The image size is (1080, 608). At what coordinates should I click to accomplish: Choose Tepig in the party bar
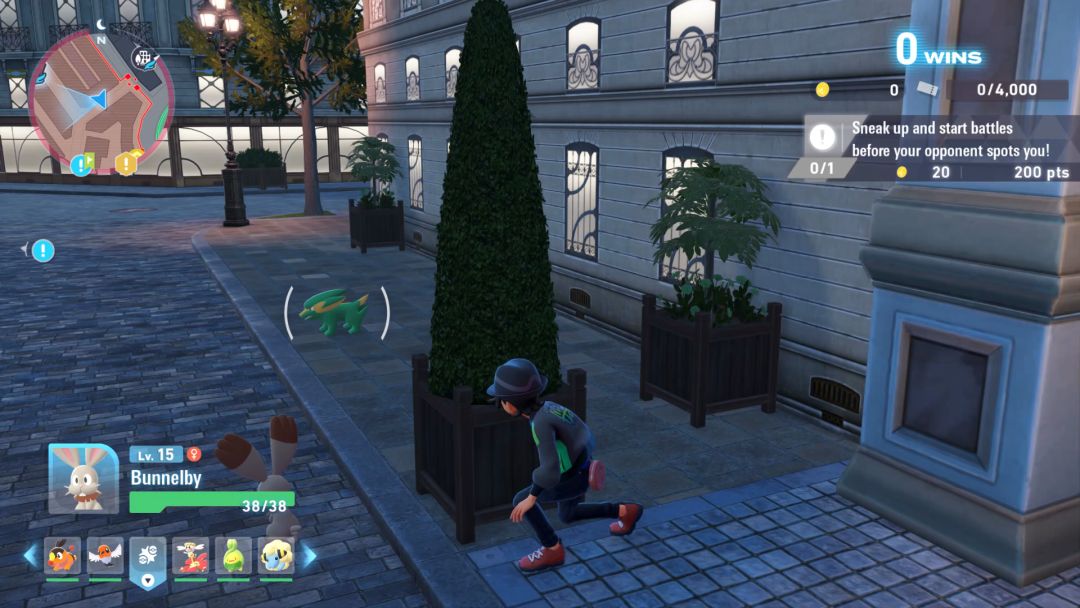click(x=62, y=556)
